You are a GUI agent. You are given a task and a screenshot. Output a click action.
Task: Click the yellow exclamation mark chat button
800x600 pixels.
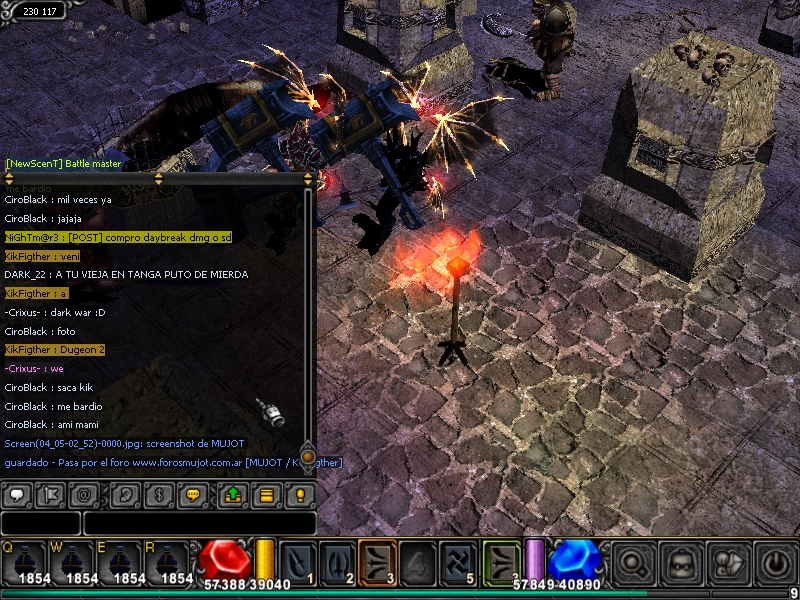[299, 494]
